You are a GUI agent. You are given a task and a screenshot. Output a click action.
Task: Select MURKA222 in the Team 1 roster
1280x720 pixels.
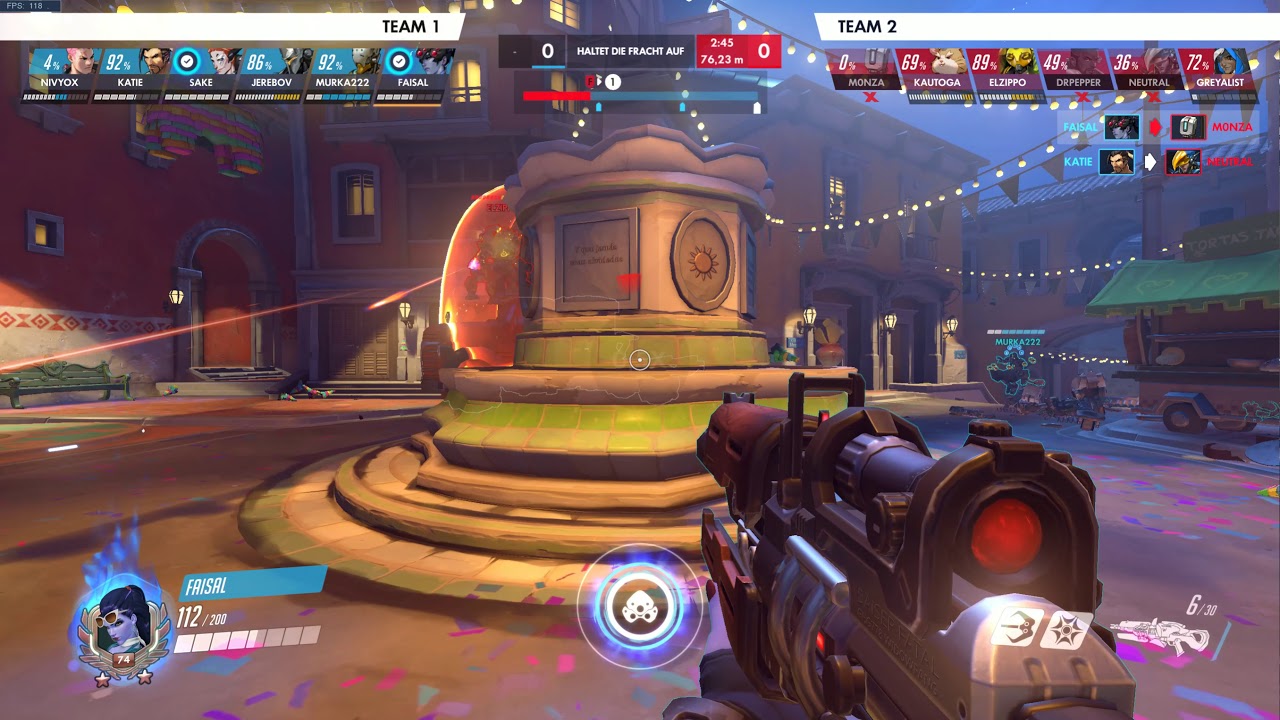[x=341, y=72]
